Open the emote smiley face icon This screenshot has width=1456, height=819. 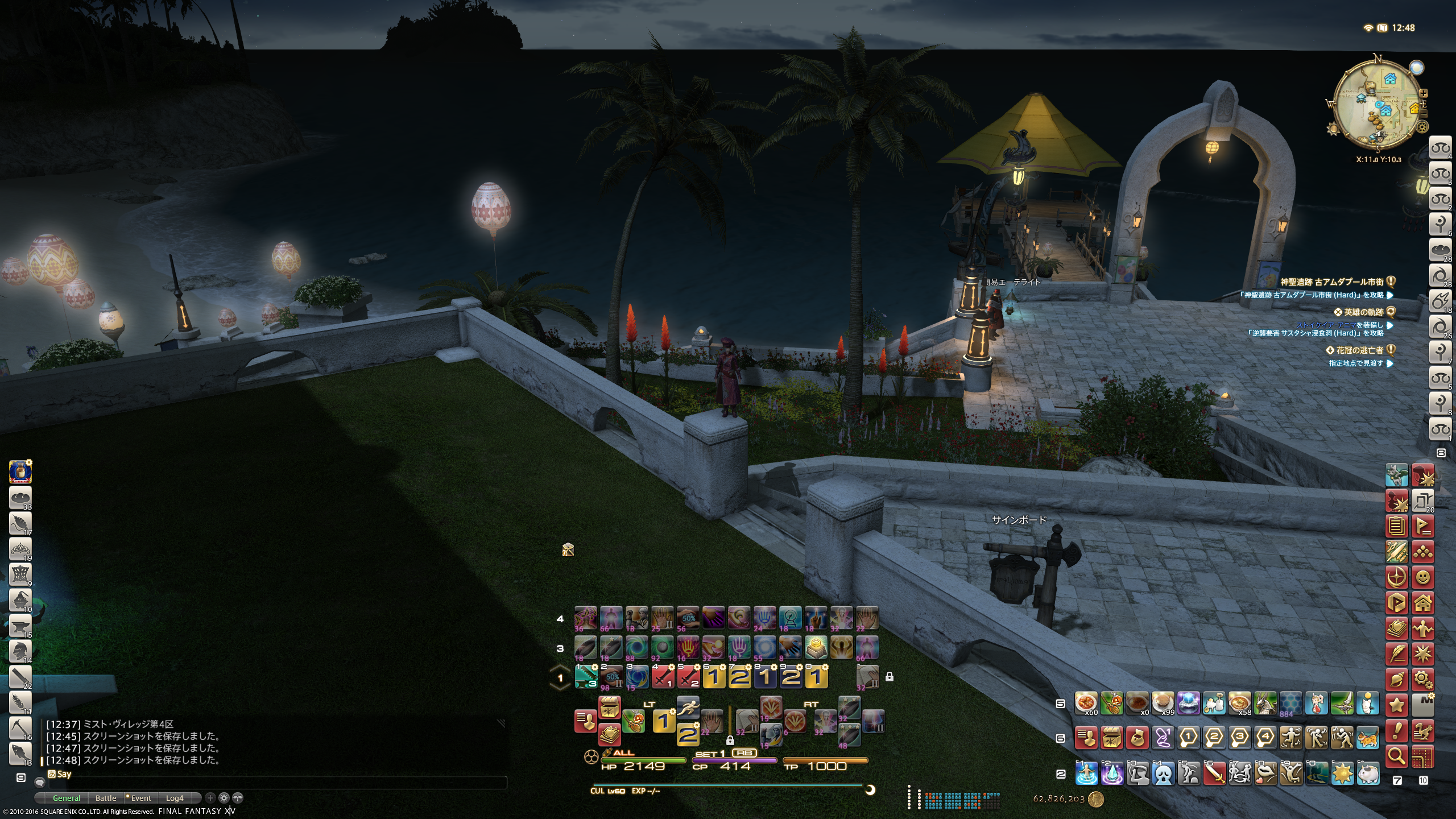[x=1423, y=577]
